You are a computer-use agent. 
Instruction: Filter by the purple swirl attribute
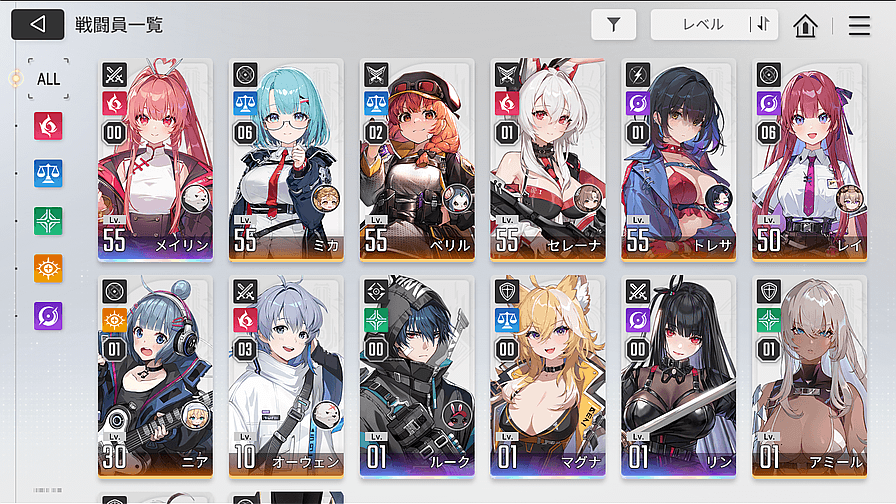(x=48, y=316)
